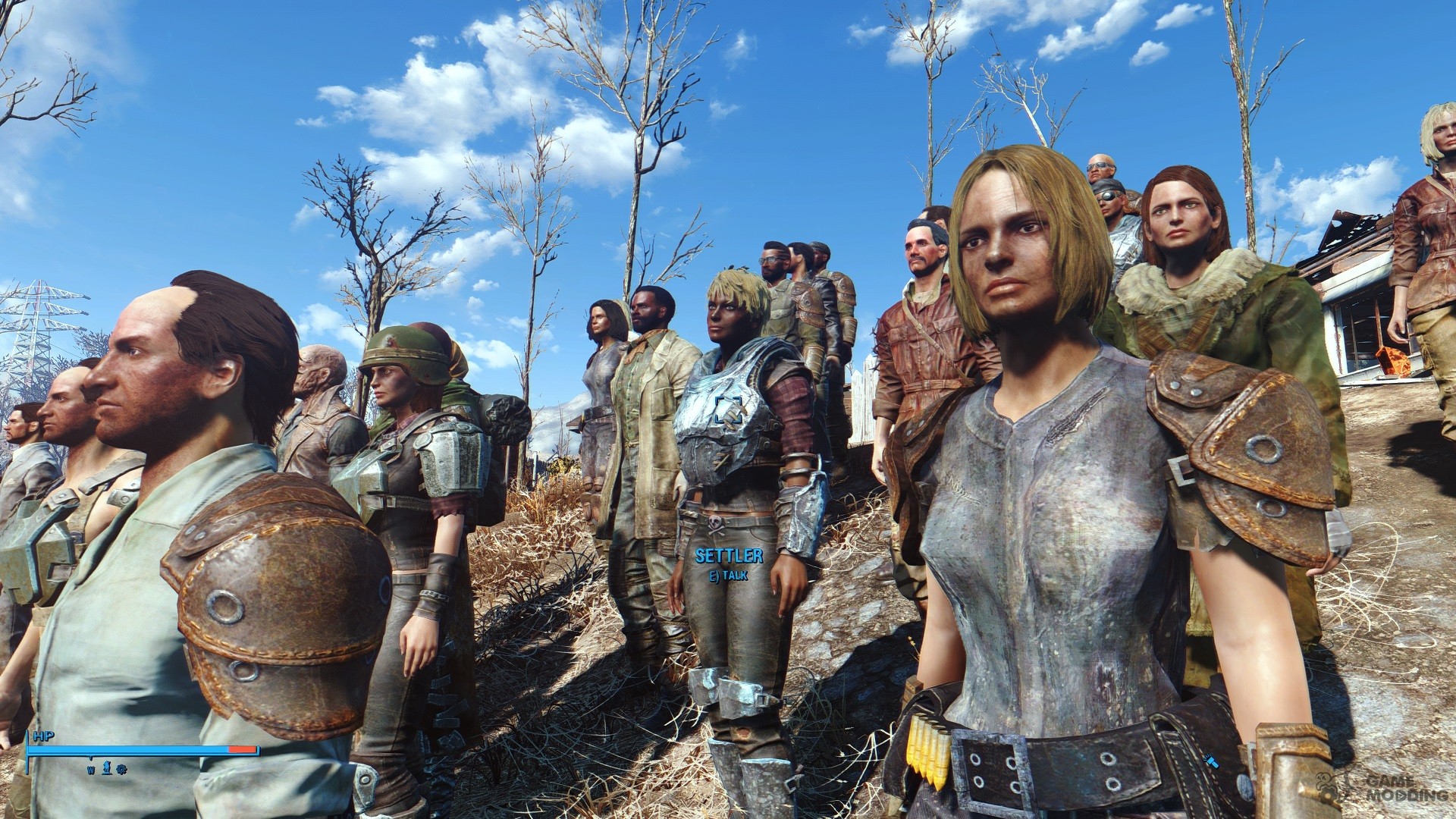Expand the SETTLER nameplate label

coord(730,556)
